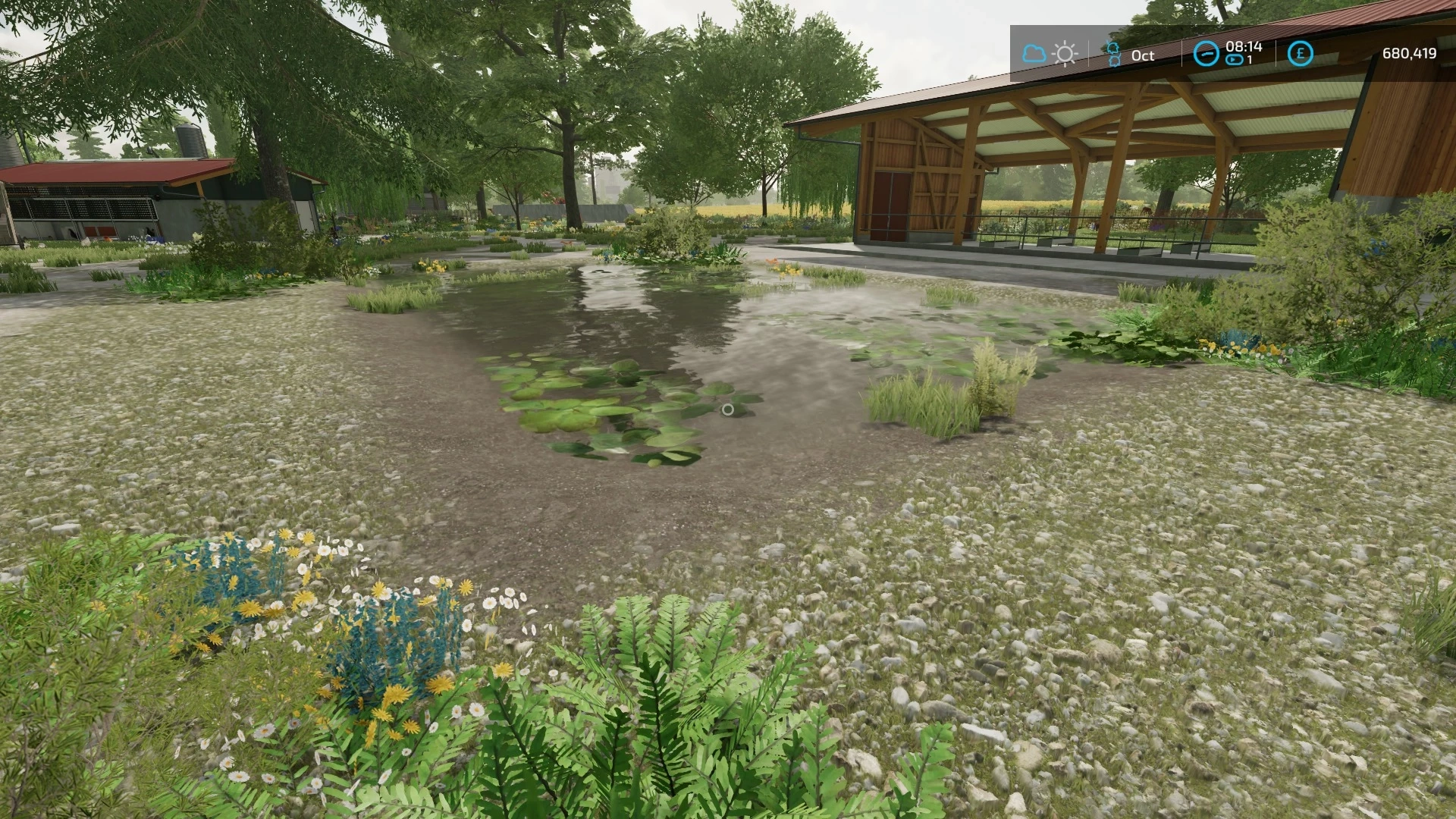Toggle the weather display panel
Viewport: 1456px width, 819px height.
(1050, 53)
